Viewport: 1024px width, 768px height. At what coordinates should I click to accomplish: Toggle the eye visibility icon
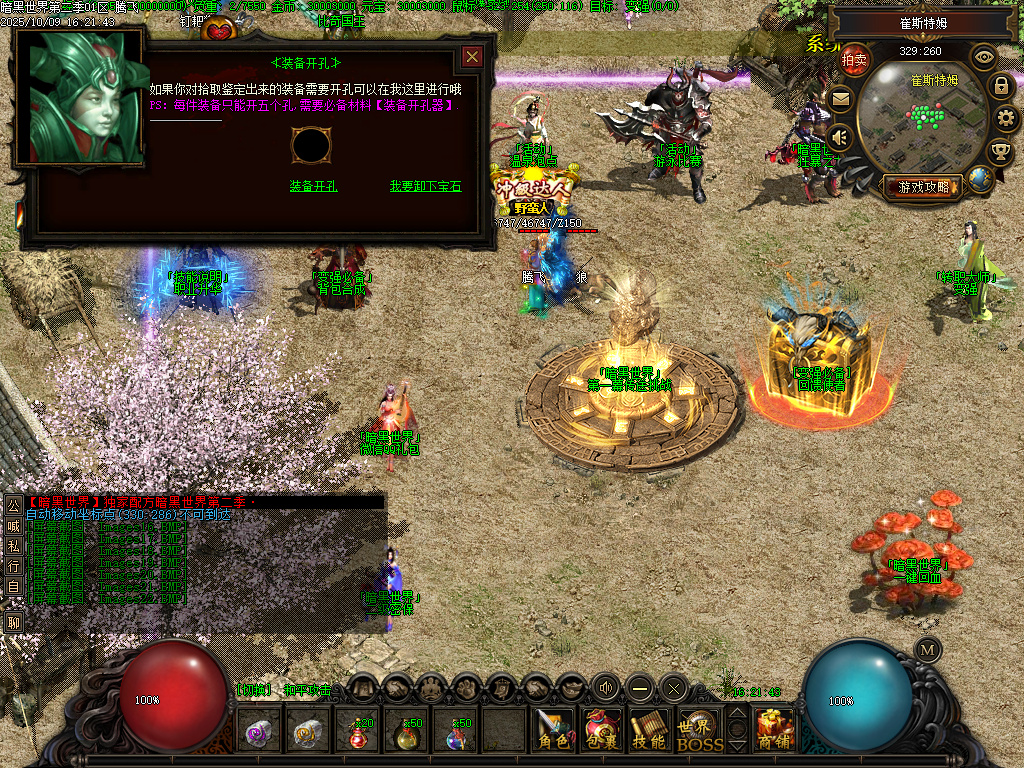[x=984, y=57]
